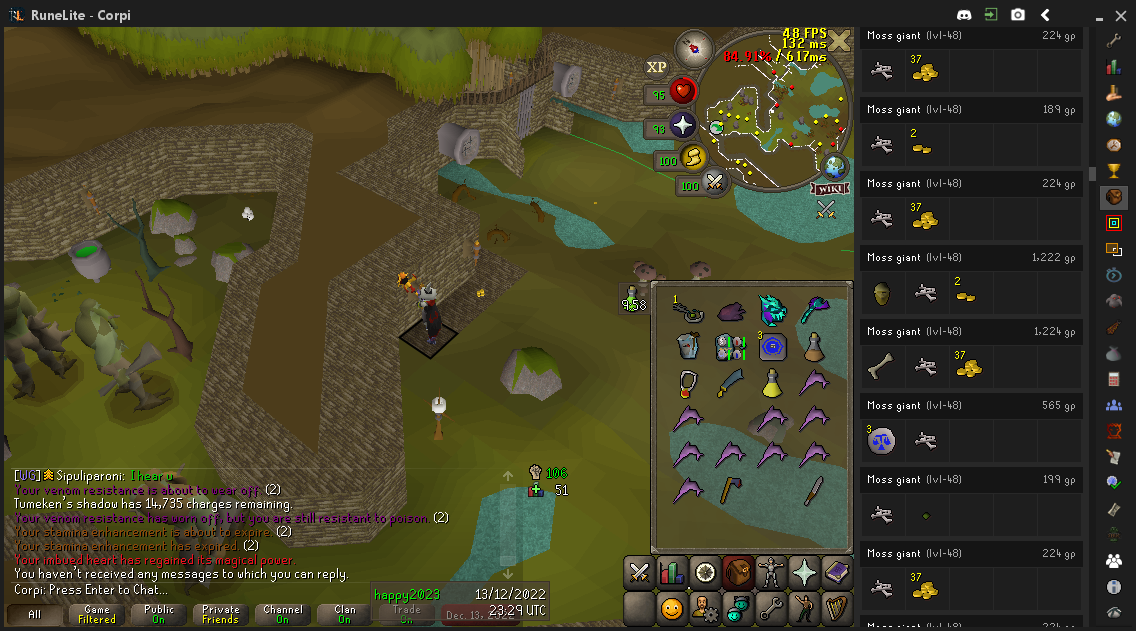Toggle the XP drops button
The image size is (1136, 631).
(x=656, y=67)
